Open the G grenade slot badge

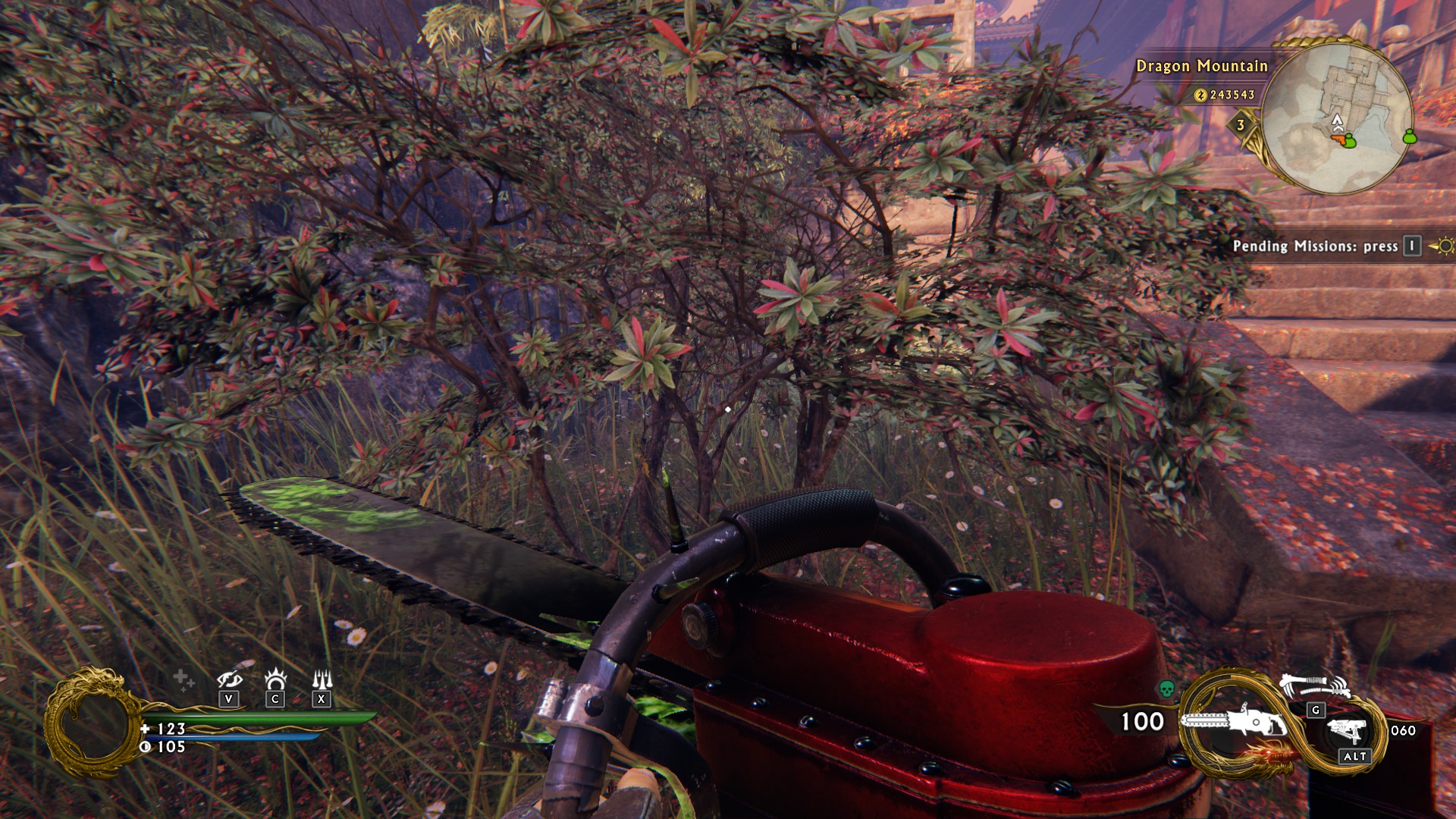click(1316, 711)
